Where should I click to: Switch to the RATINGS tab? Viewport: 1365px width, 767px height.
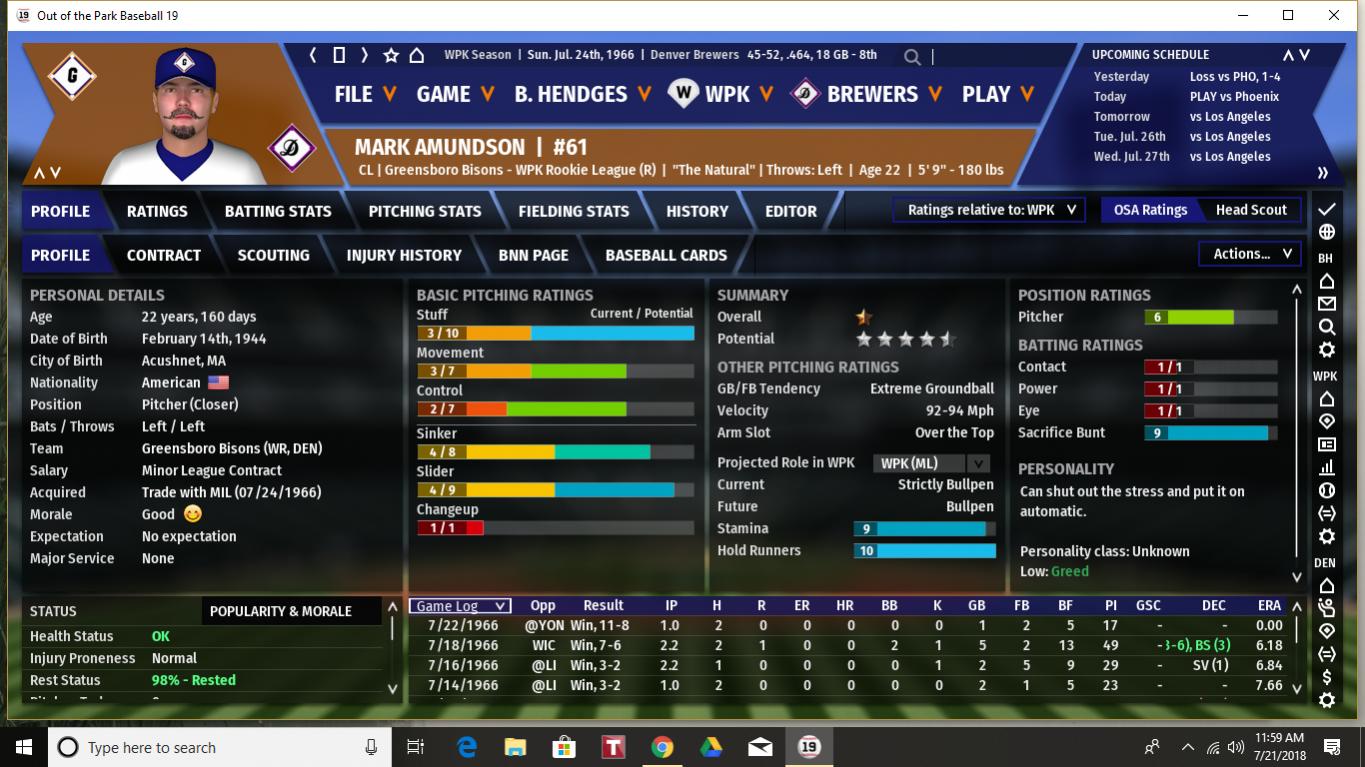pyautogui.click(x=157, y=211)
